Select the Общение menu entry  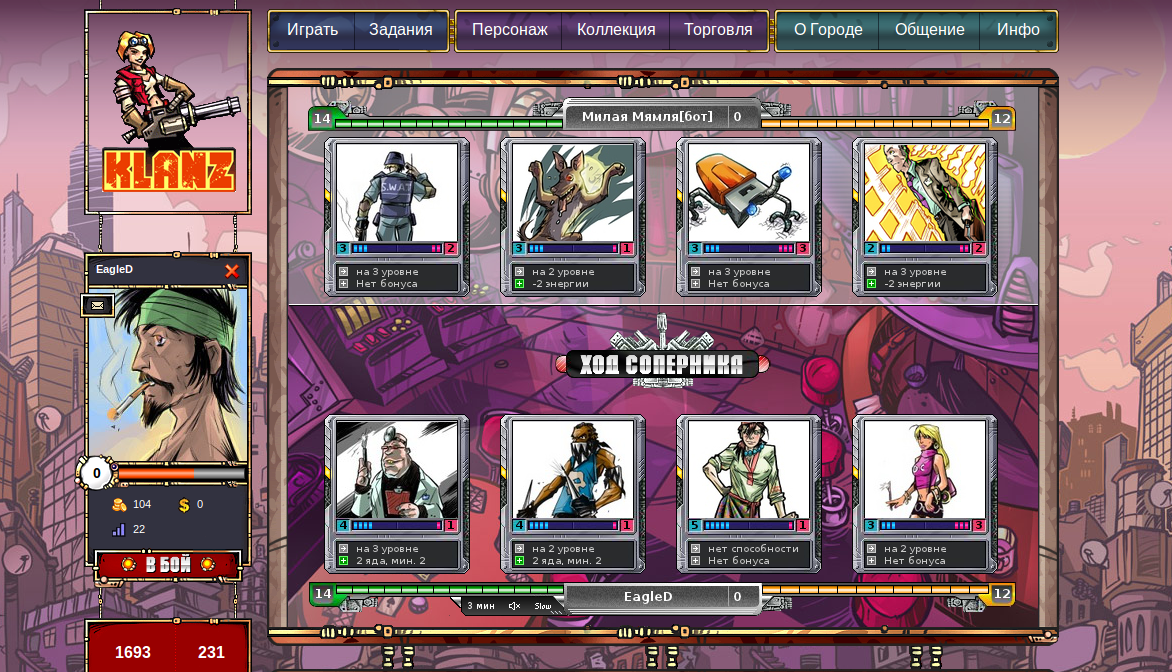[x=929, y=30]
